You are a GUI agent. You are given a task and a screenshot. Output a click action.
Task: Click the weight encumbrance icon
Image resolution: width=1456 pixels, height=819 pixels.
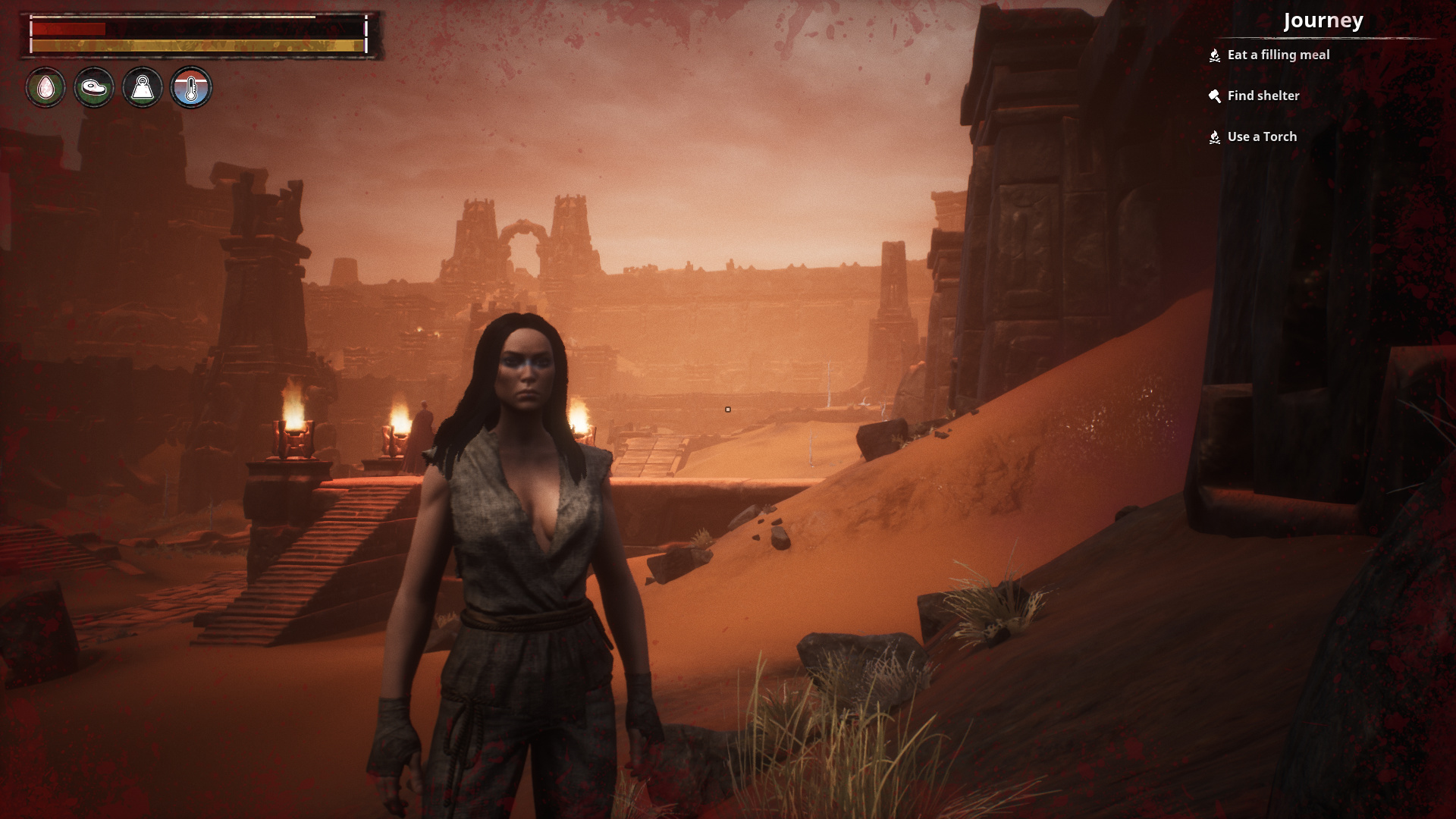tap(143, 88)
